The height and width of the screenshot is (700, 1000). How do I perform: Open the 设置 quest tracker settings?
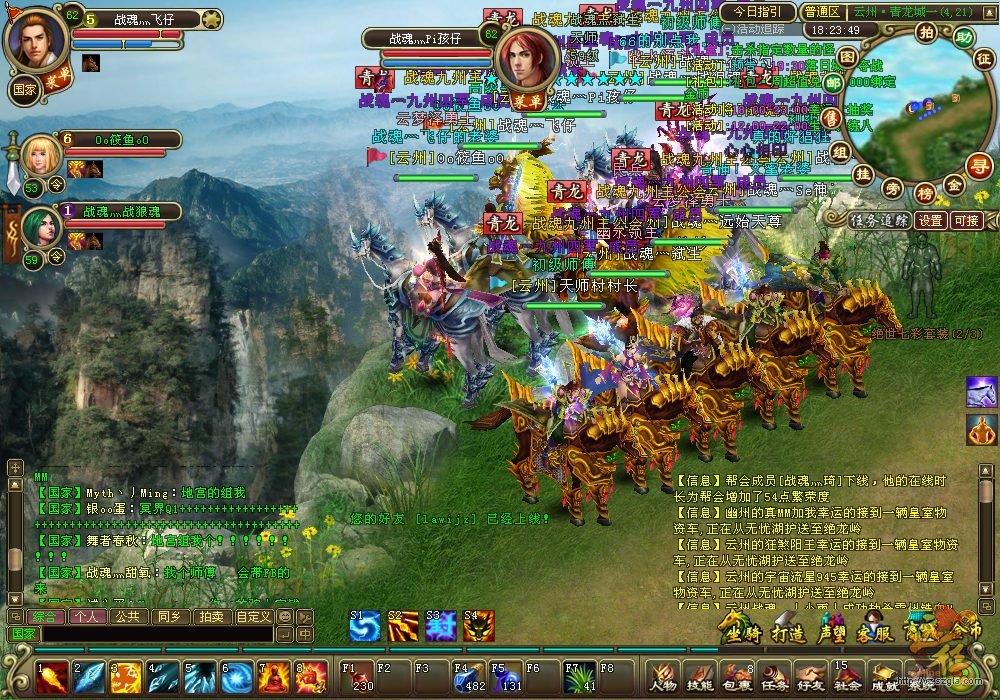click(x=932, y=220)
